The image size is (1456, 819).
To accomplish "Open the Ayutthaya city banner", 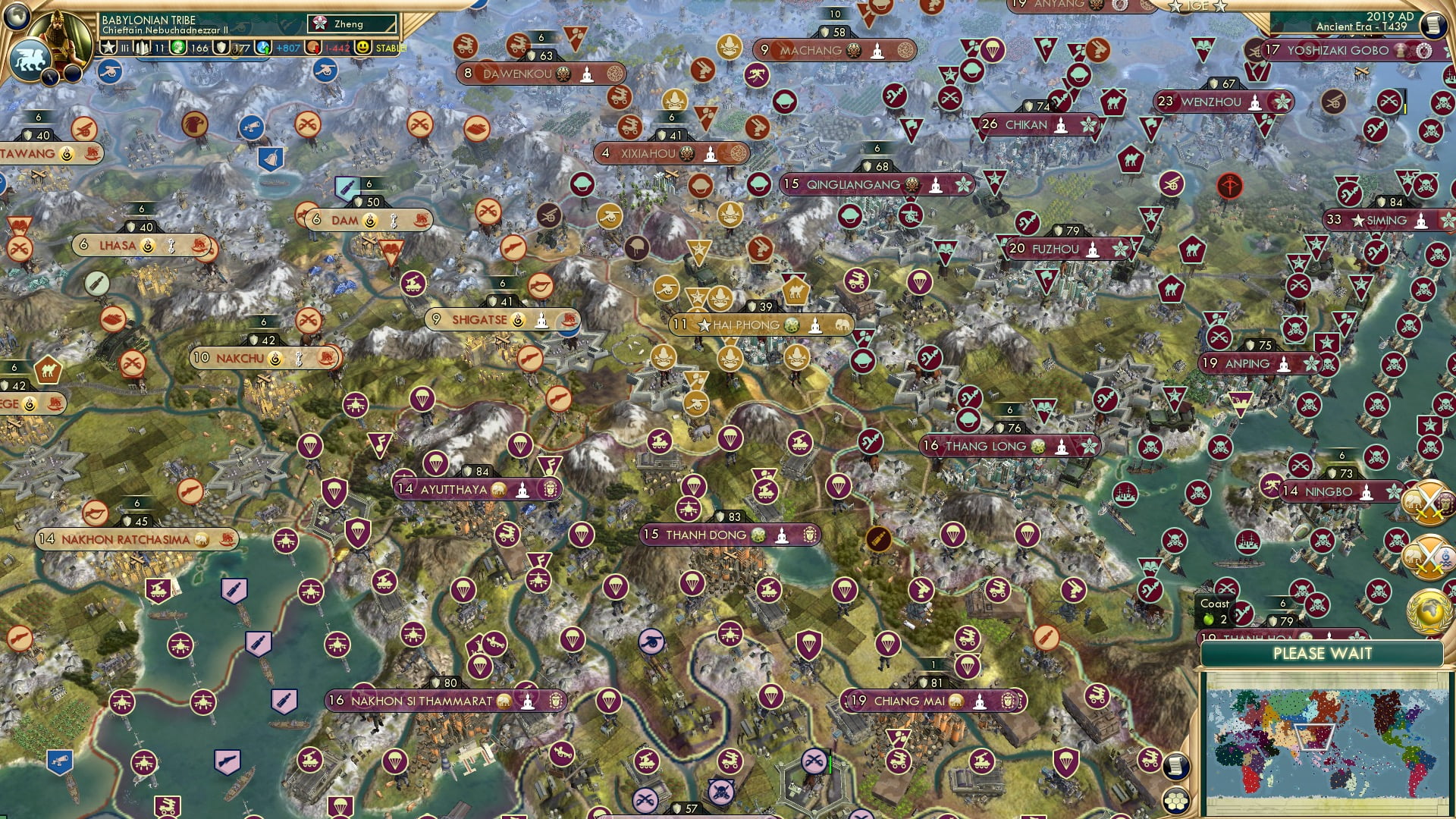I will pyautogui.click(x=465, y=490).
